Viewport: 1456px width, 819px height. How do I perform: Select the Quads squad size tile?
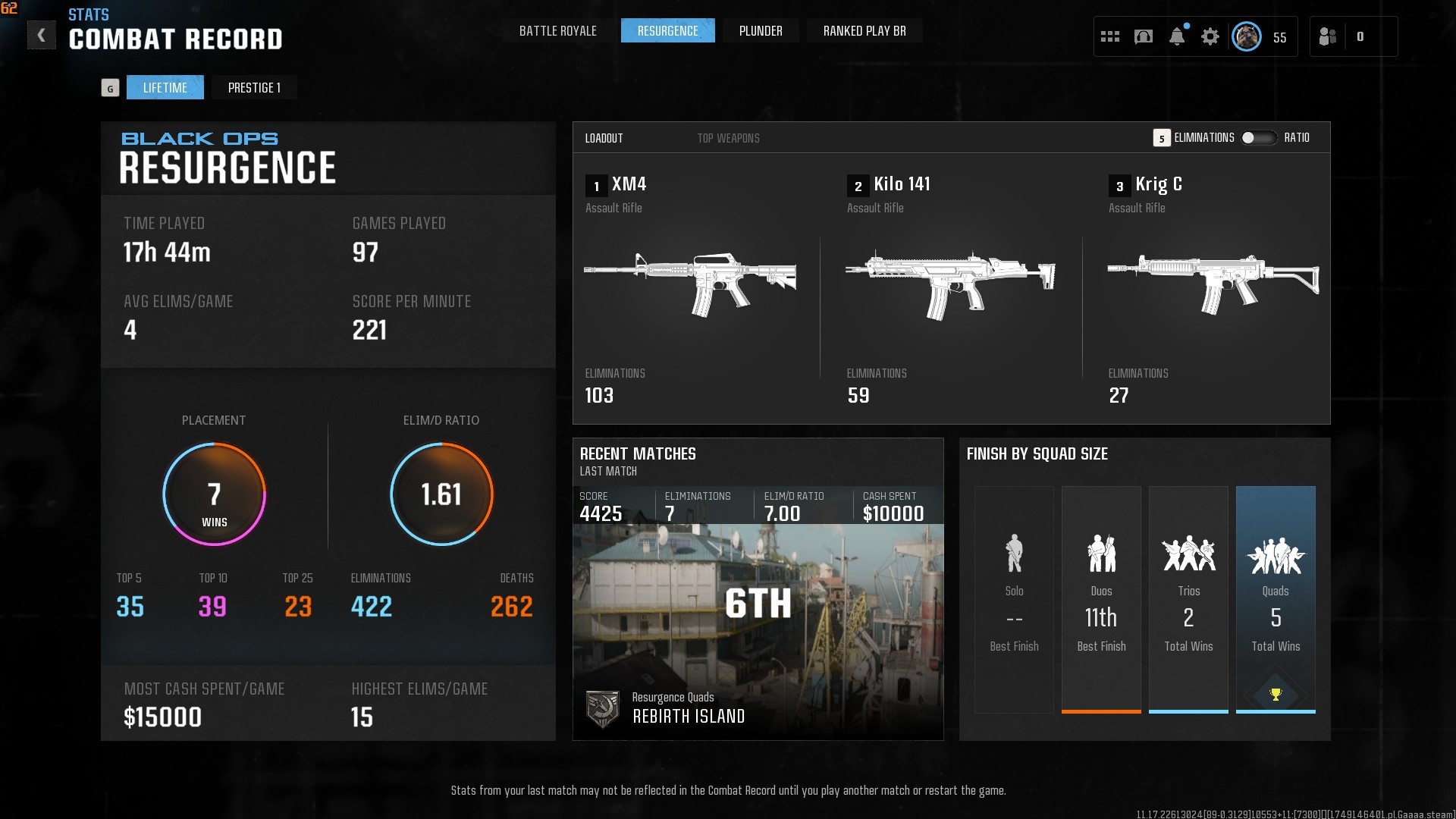pos(1276,599)
